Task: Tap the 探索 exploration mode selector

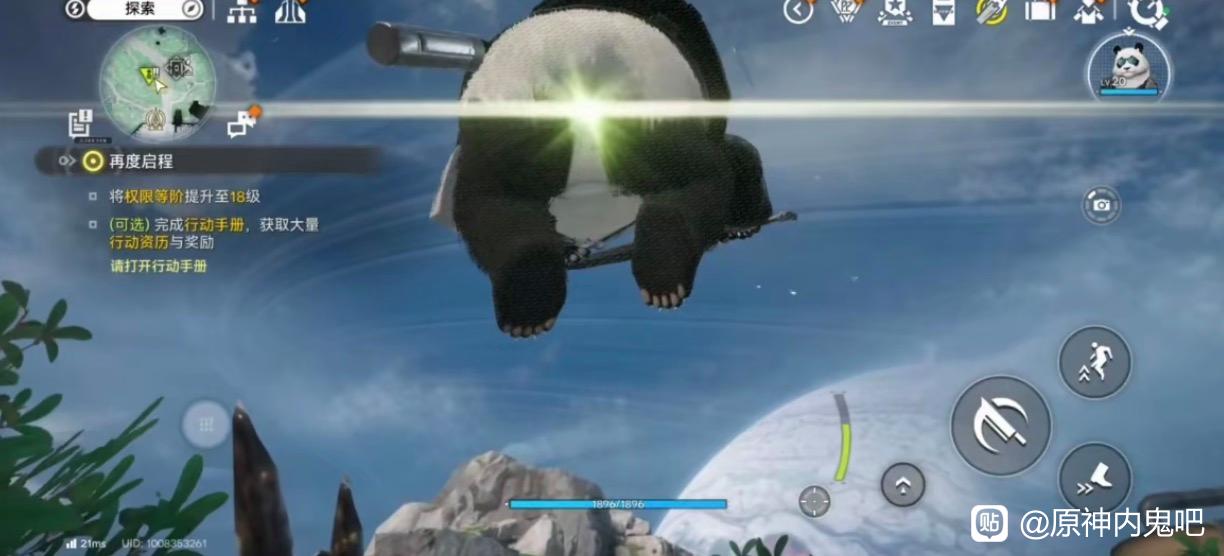Action: click(x=139, y=10)
